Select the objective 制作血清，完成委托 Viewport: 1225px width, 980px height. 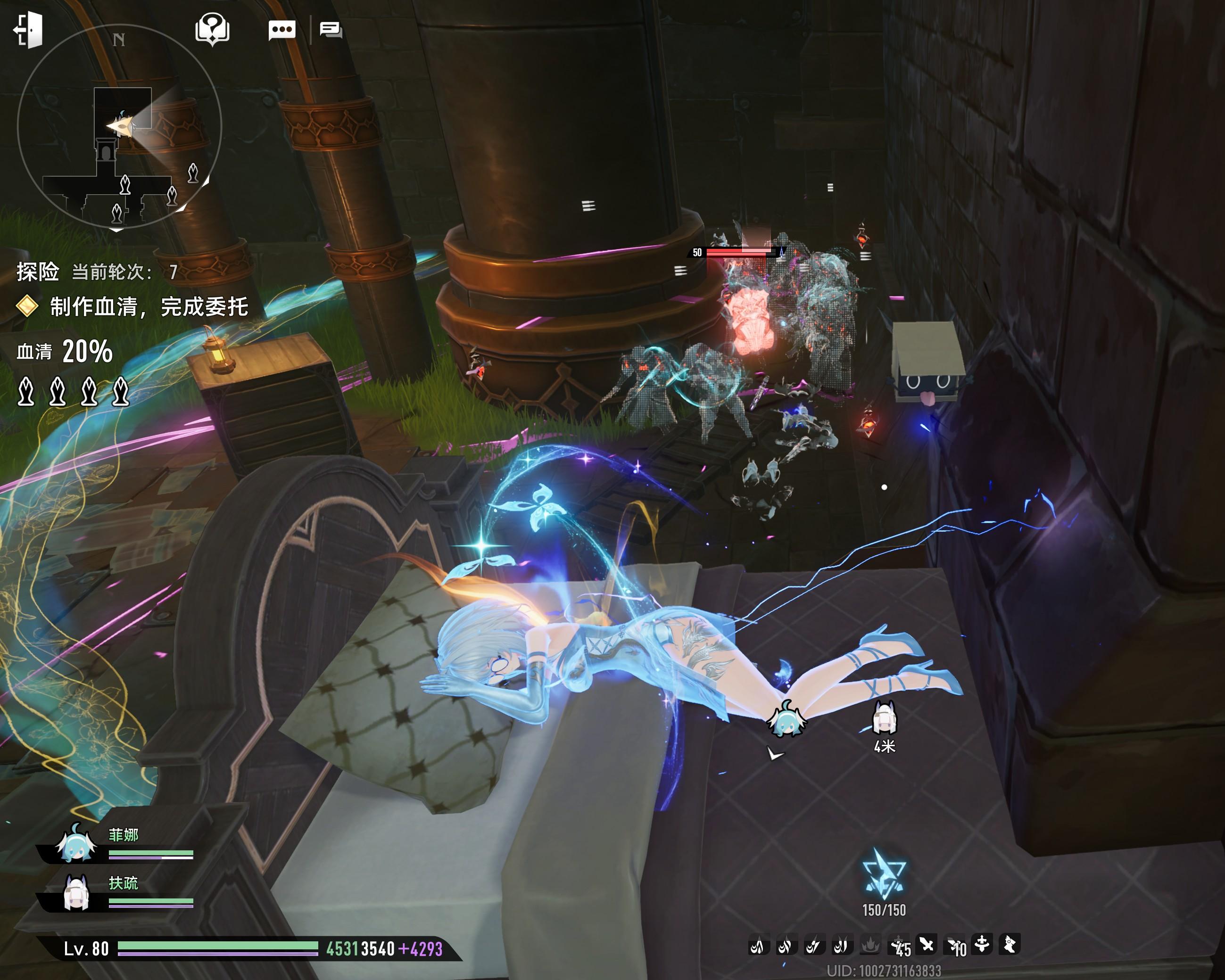pos(149,307)
